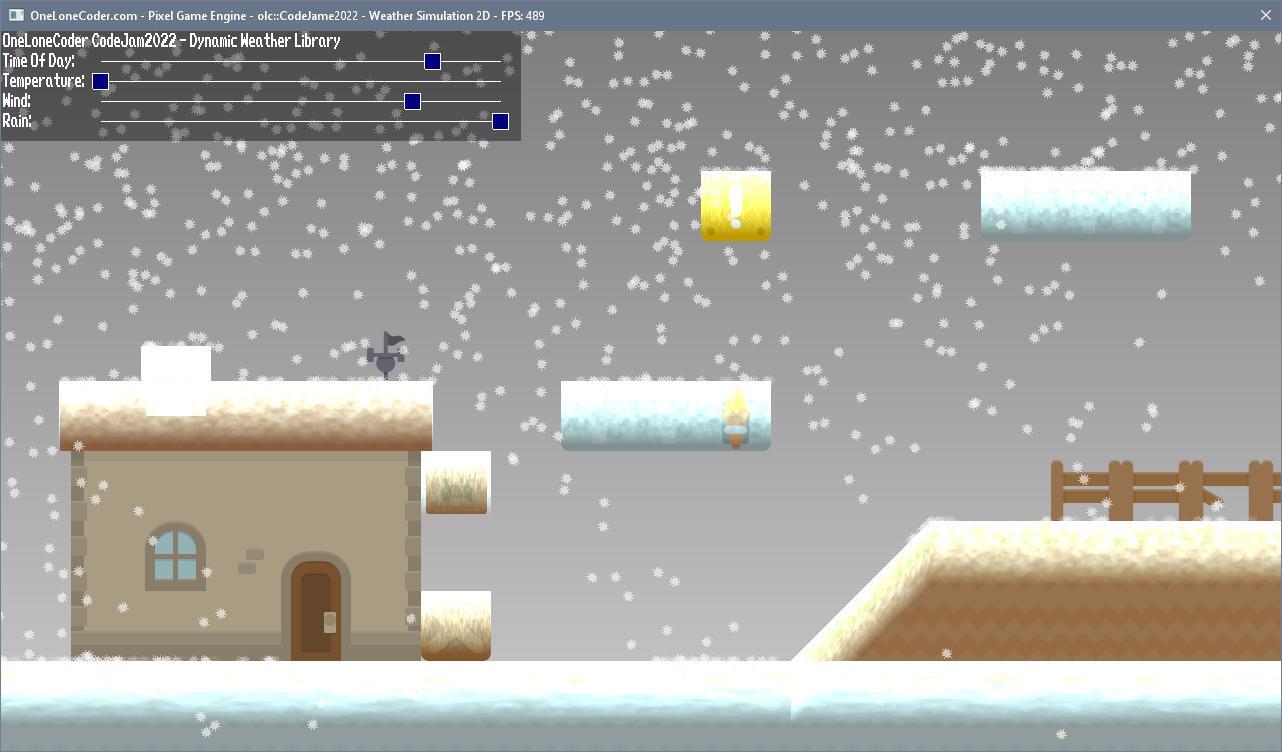This screenshot has width=1282, height=752.
Task: Close the Weather Simulation window
Action: click(x=1265, y=15)
